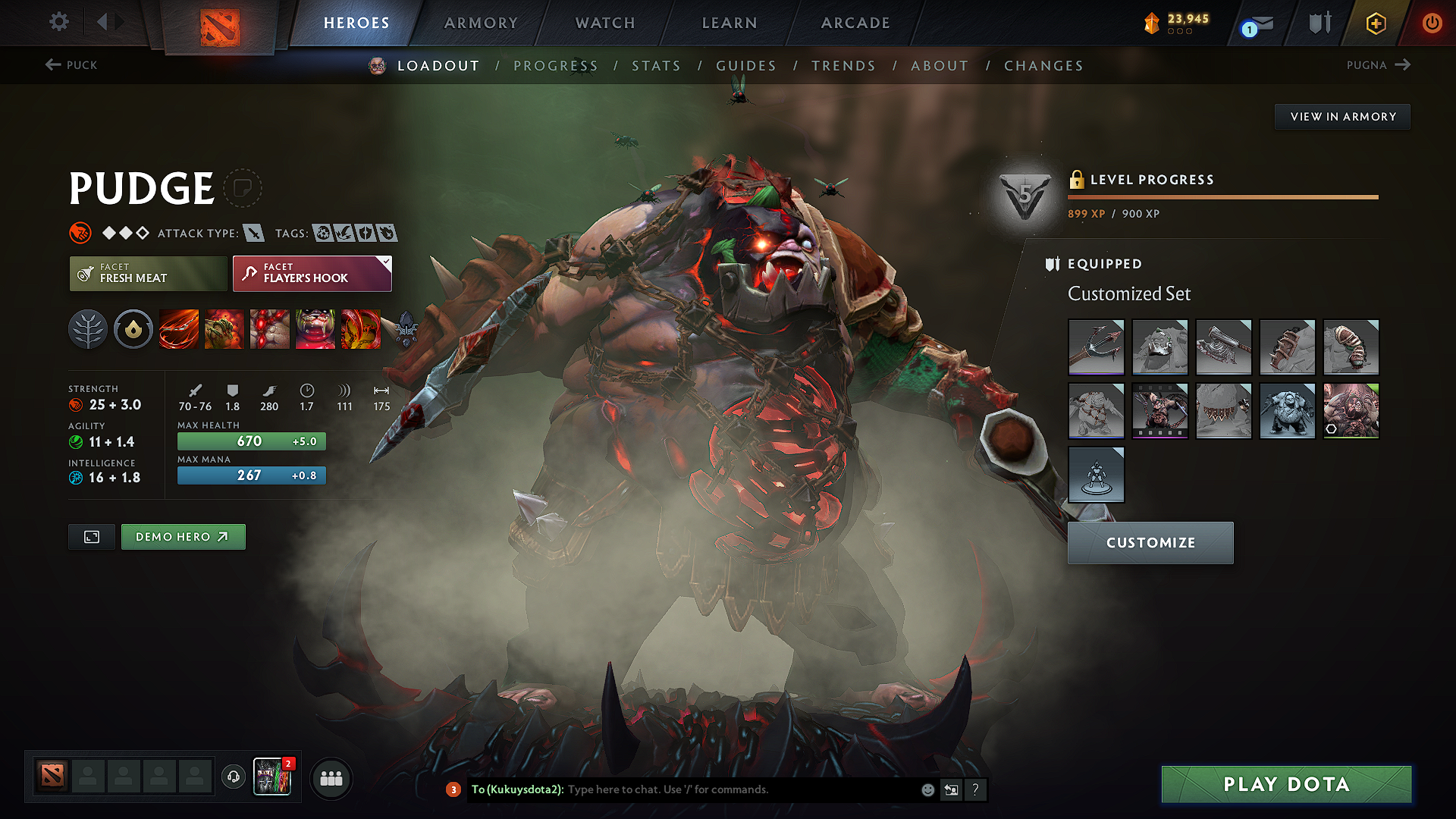Enable the Flayer's Hook facet

(x=311, y=274)
